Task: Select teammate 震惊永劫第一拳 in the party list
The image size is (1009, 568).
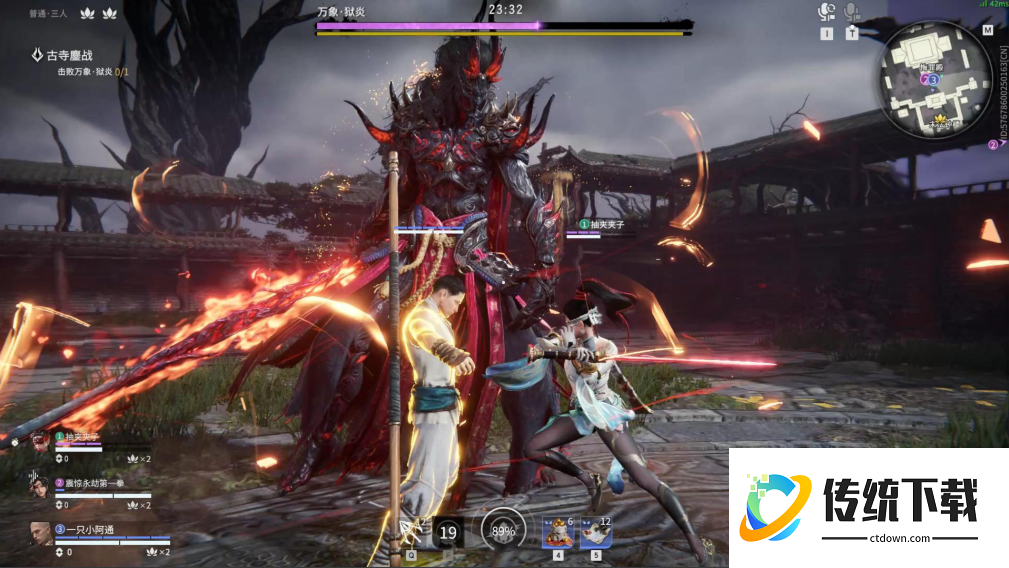Action: tap(98, 484)
